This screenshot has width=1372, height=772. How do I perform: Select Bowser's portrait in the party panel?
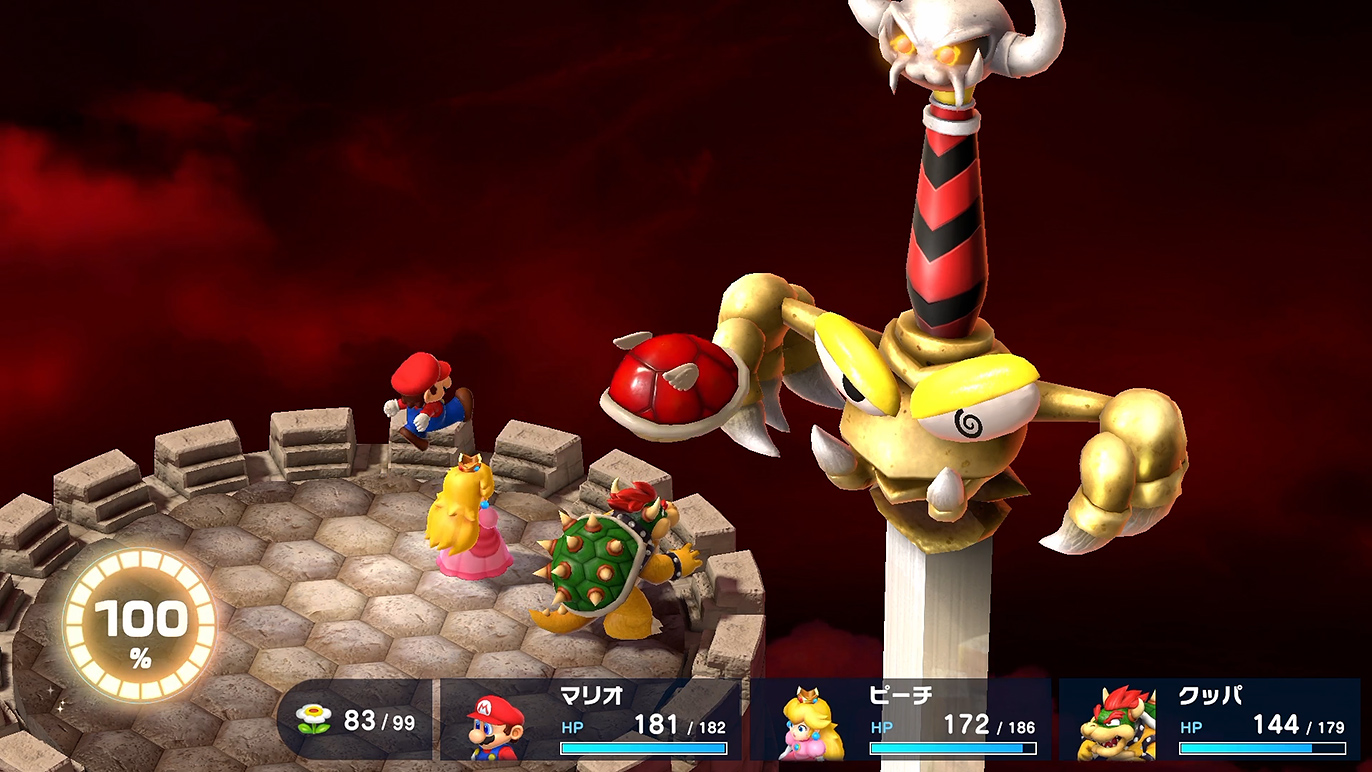(x=1116, y=724)
